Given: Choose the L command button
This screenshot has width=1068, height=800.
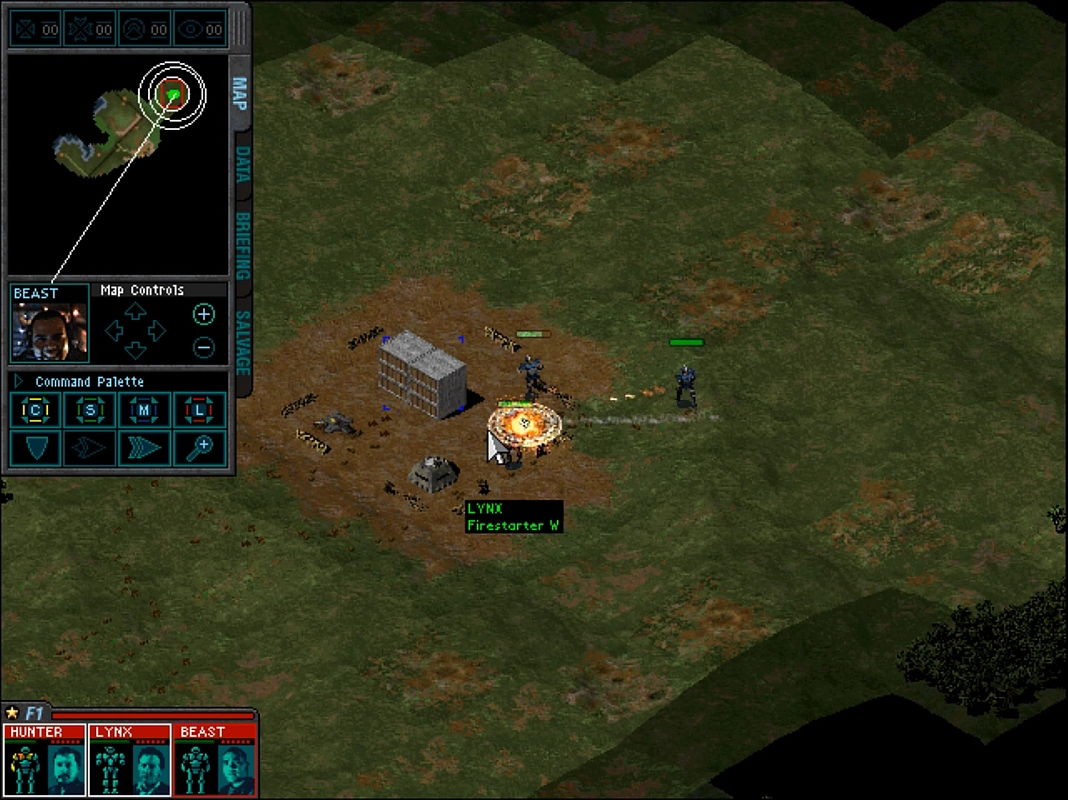Looking at the screenshot, I should (x=200, y=410).
